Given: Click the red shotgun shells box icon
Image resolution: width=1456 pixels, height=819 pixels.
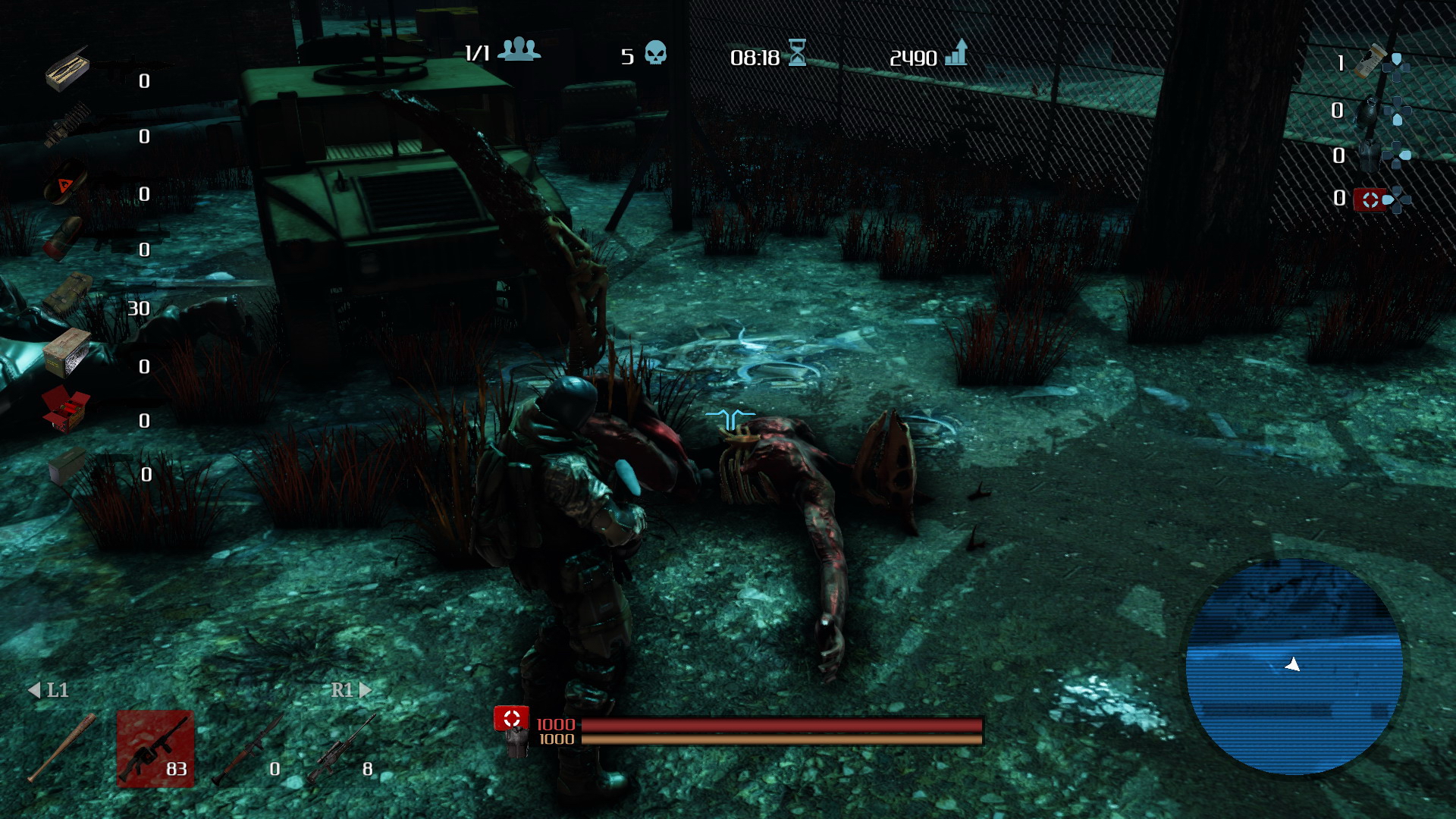Looking at the screenshot, I should tap(65, 409).
